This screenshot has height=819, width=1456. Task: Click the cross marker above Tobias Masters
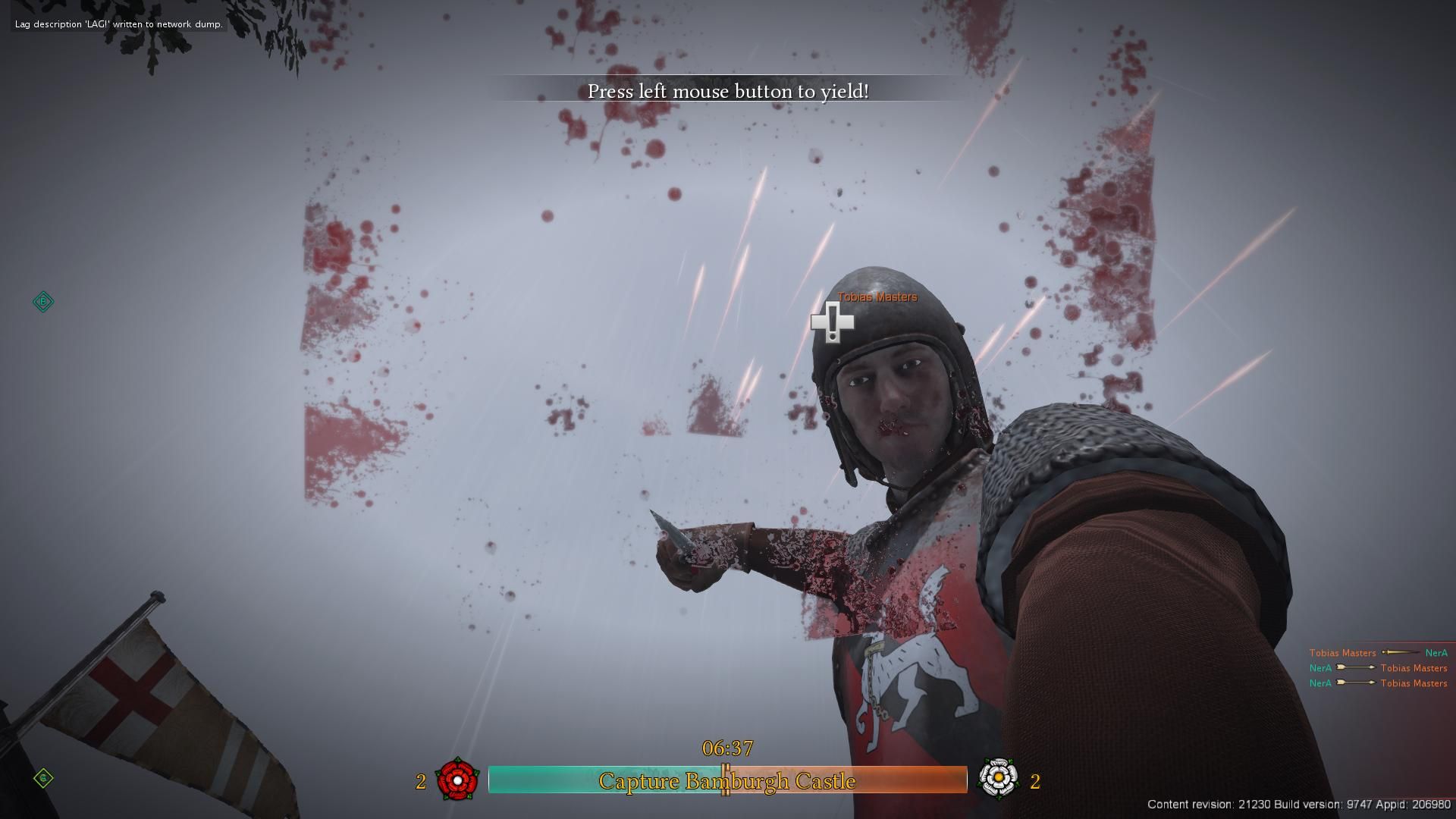pyautogui.click(x=833, y=322)
